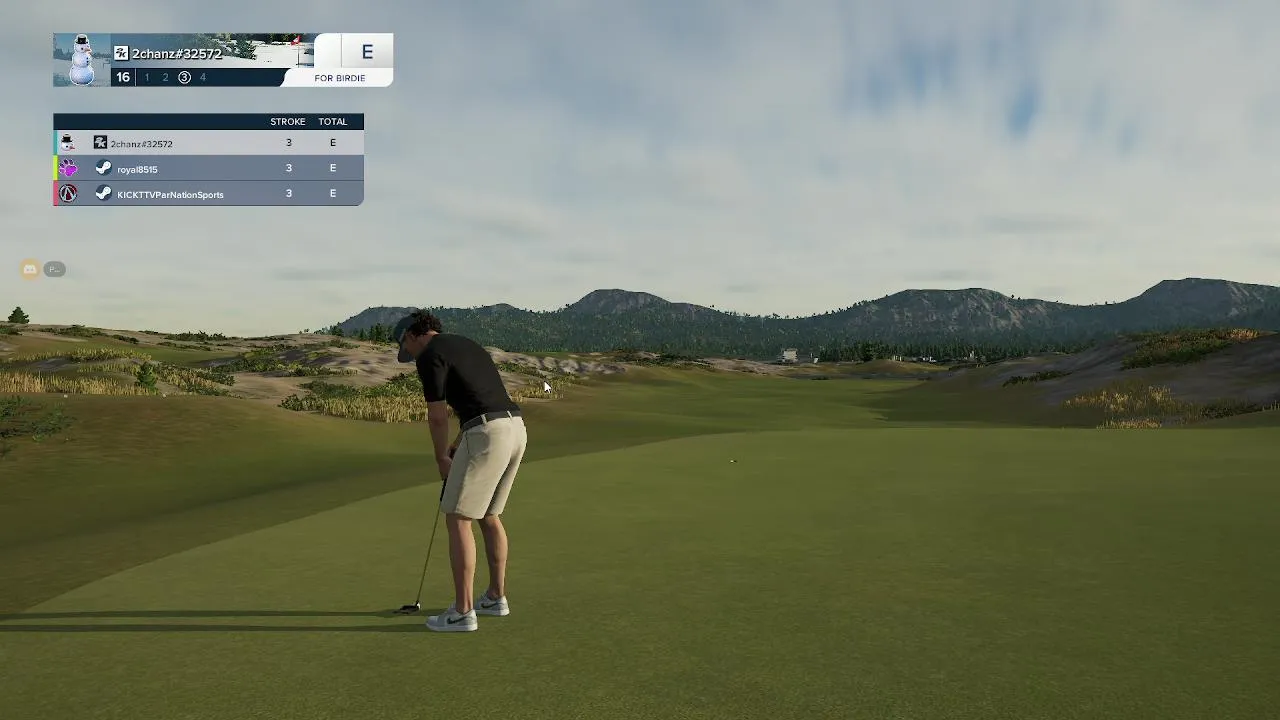1280x720 pixels.
Task: Select the KICKTTVParNationSports player row
Action: point(208,194)
